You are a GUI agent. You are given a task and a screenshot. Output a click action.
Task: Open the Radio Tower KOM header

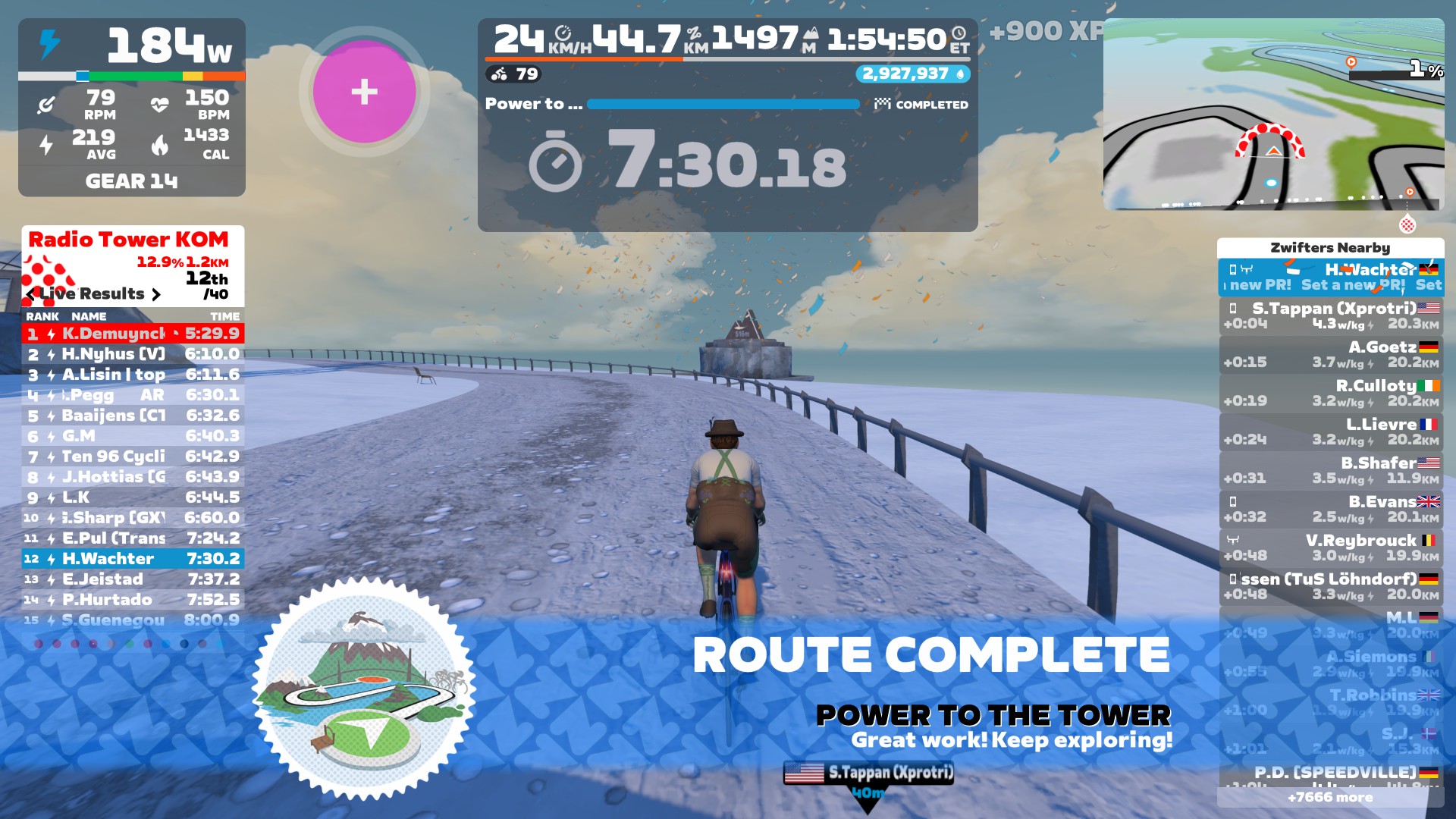129,240
